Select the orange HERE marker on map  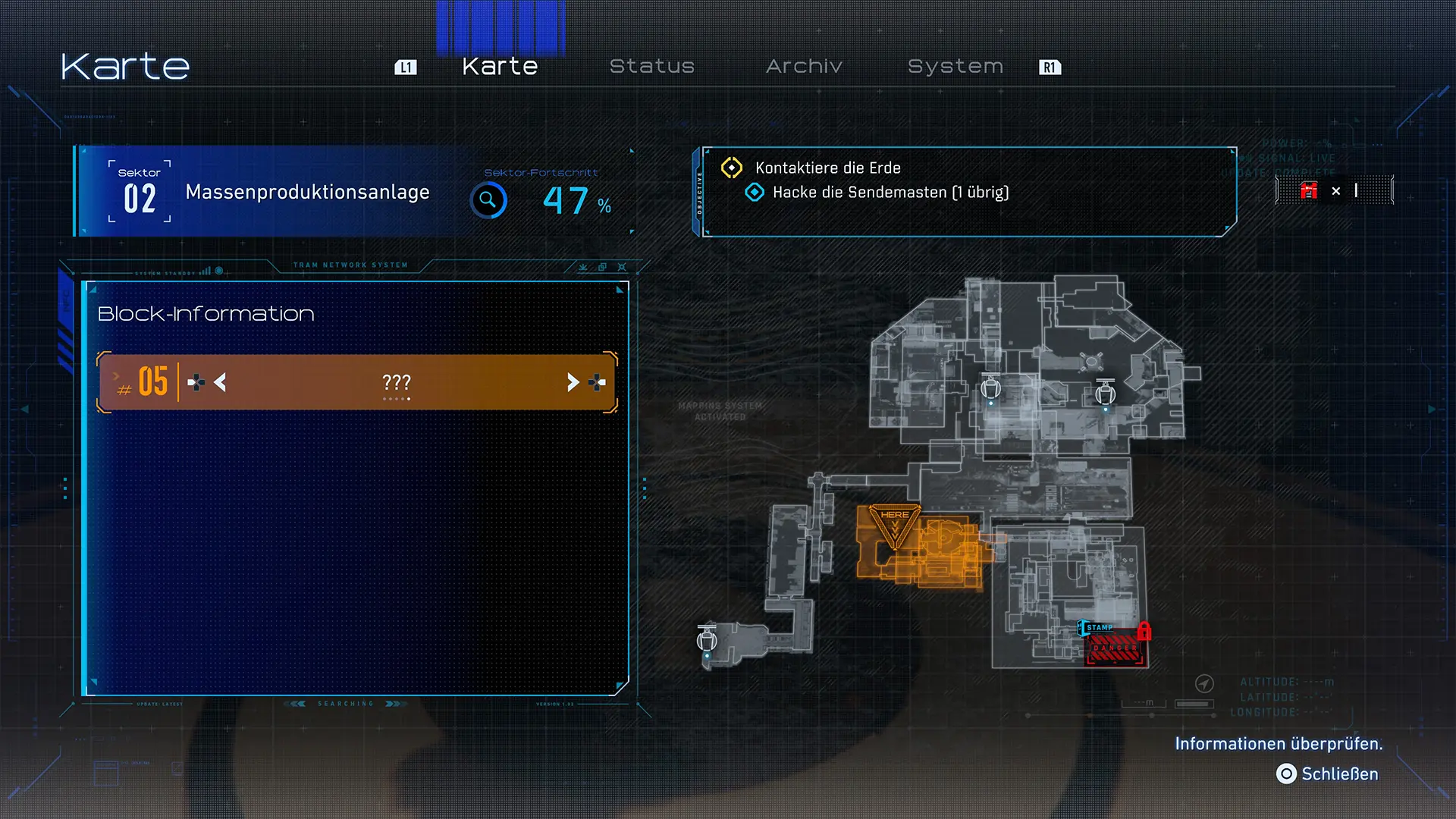pyautogui.click(x=895, y=523)
